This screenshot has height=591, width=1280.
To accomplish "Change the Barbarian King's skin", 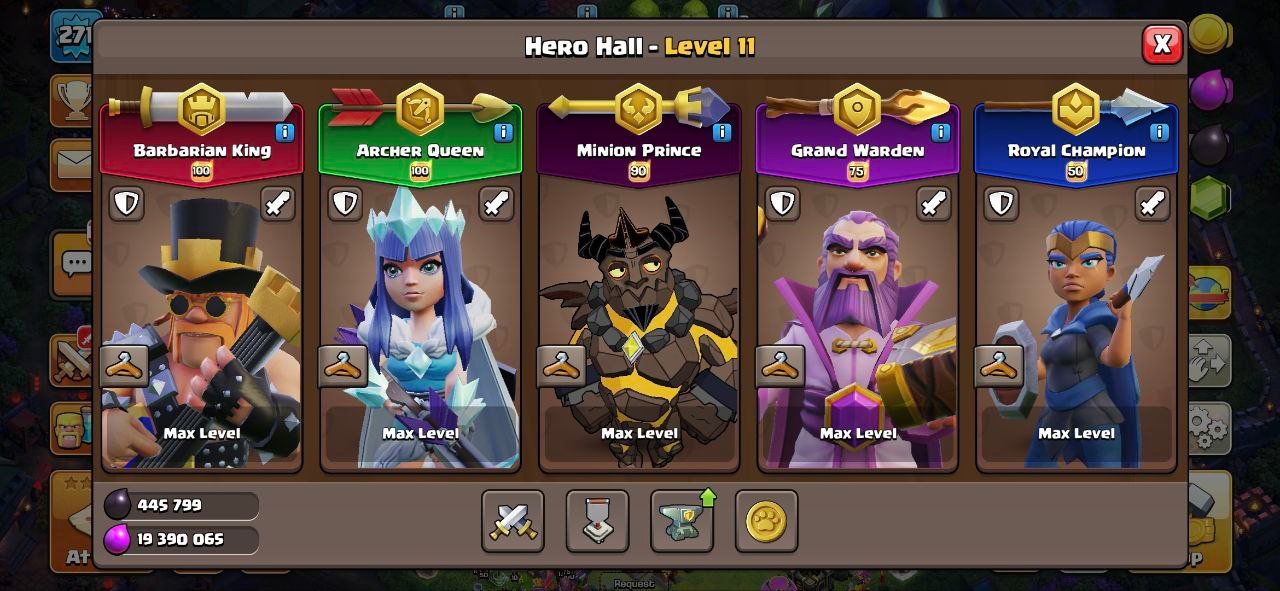I will pos(125,366).
